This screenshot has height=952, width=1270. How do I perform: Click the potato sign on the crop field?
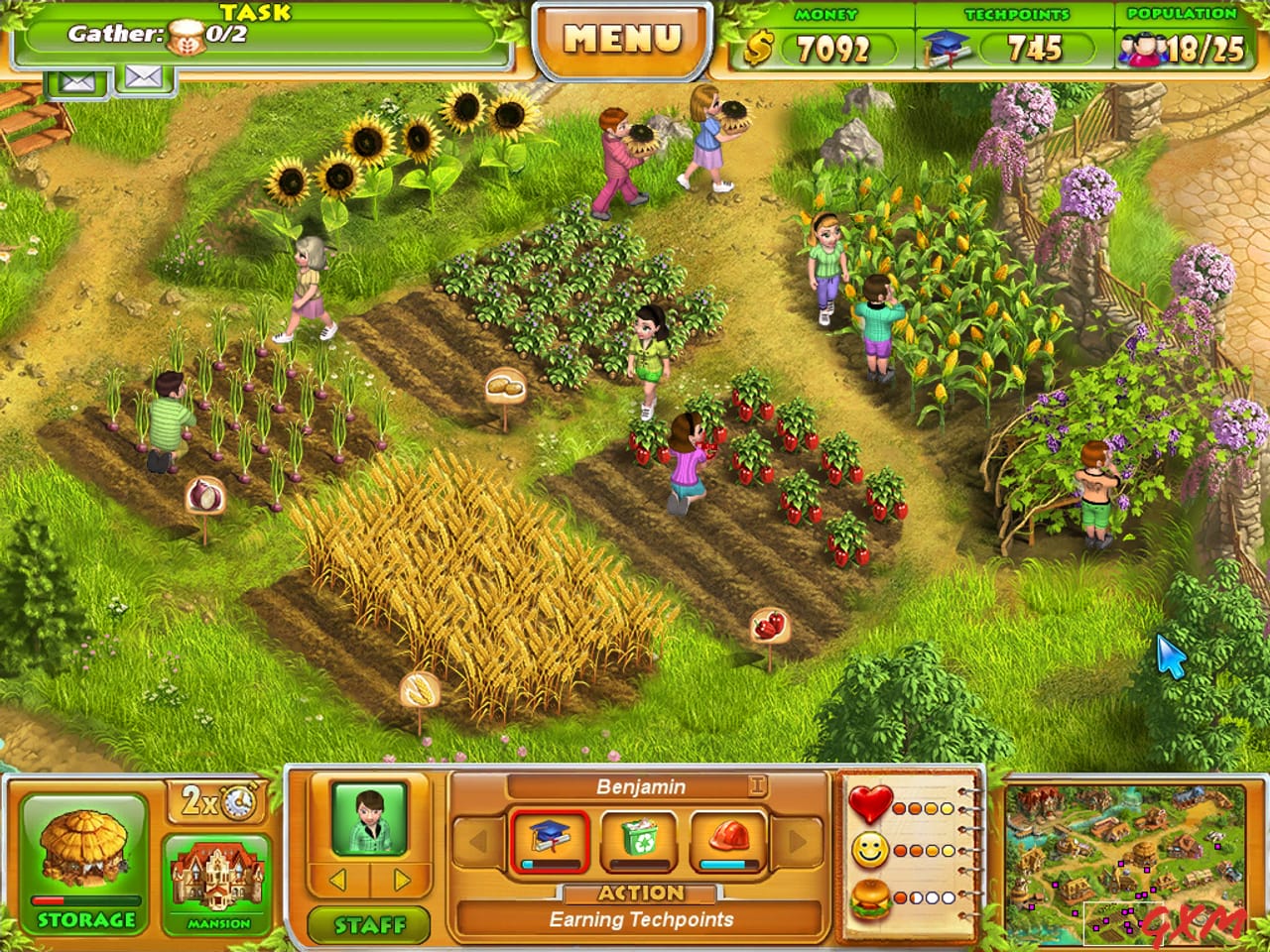[504, 385]
